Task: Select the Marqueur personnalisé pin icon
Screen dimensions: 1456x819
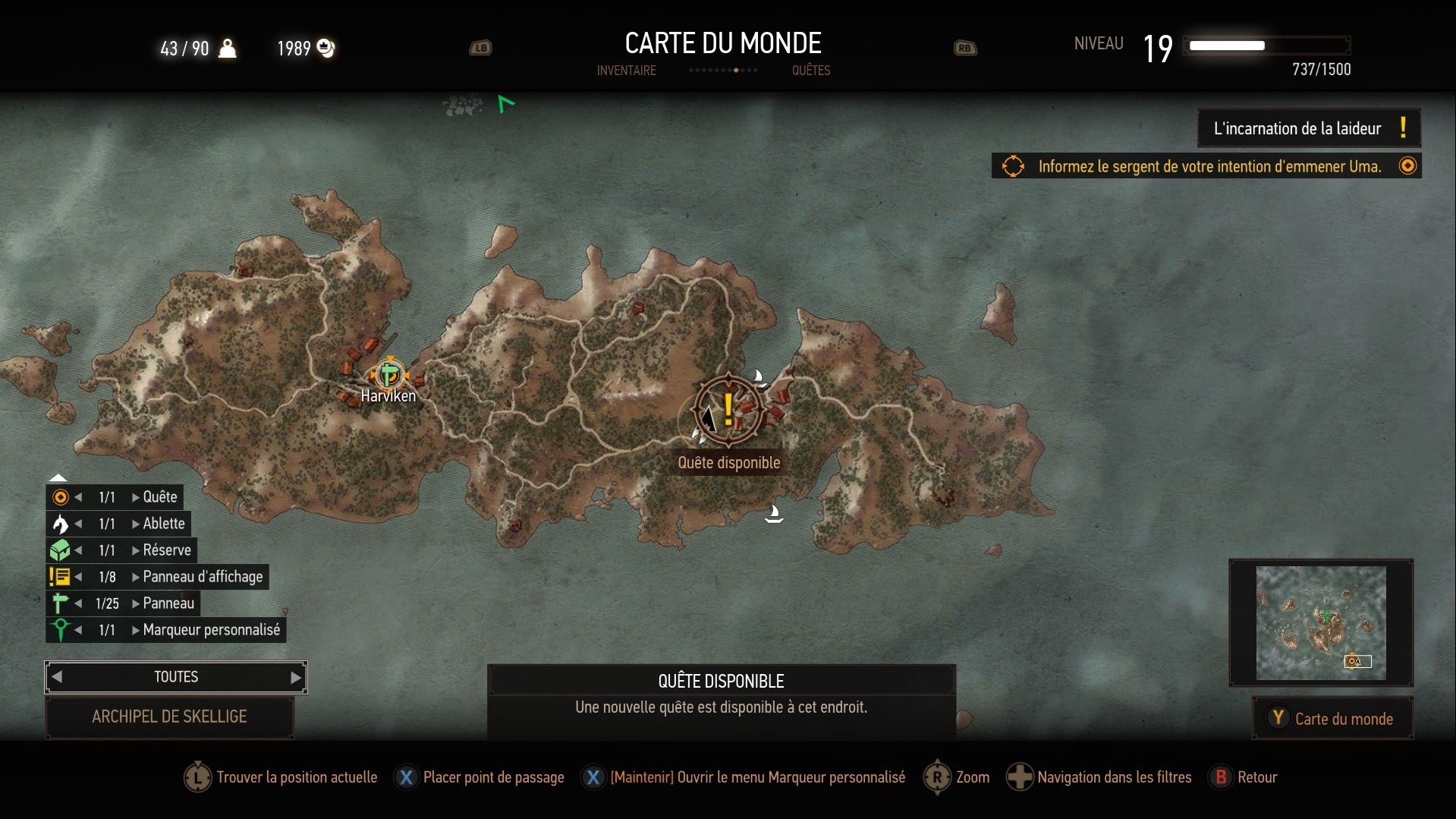Action: pos(59,629)
